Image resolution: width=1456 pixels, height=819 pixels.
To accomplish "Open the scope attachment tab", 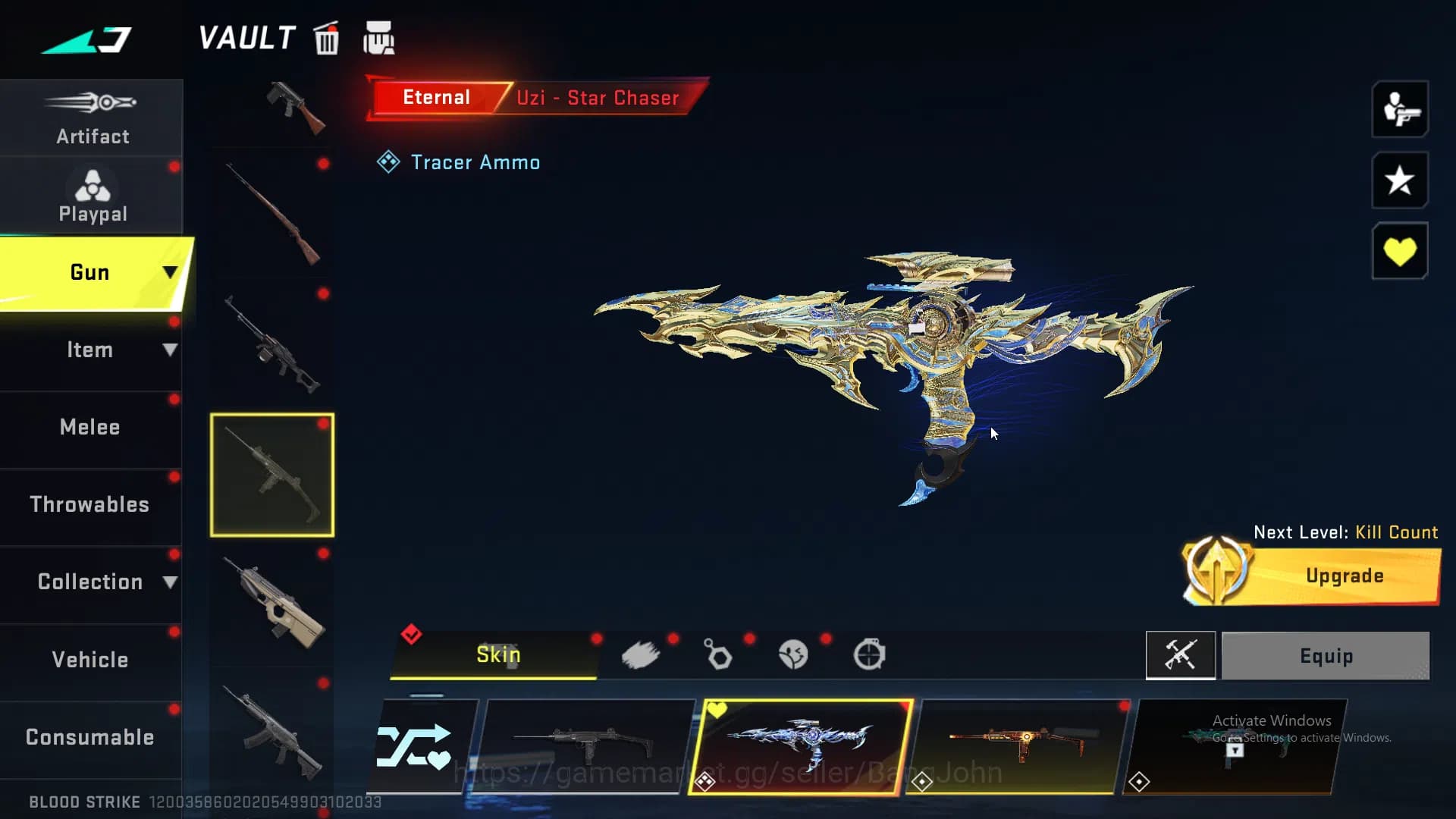I will pyautogui.click(x=870, y=655).
